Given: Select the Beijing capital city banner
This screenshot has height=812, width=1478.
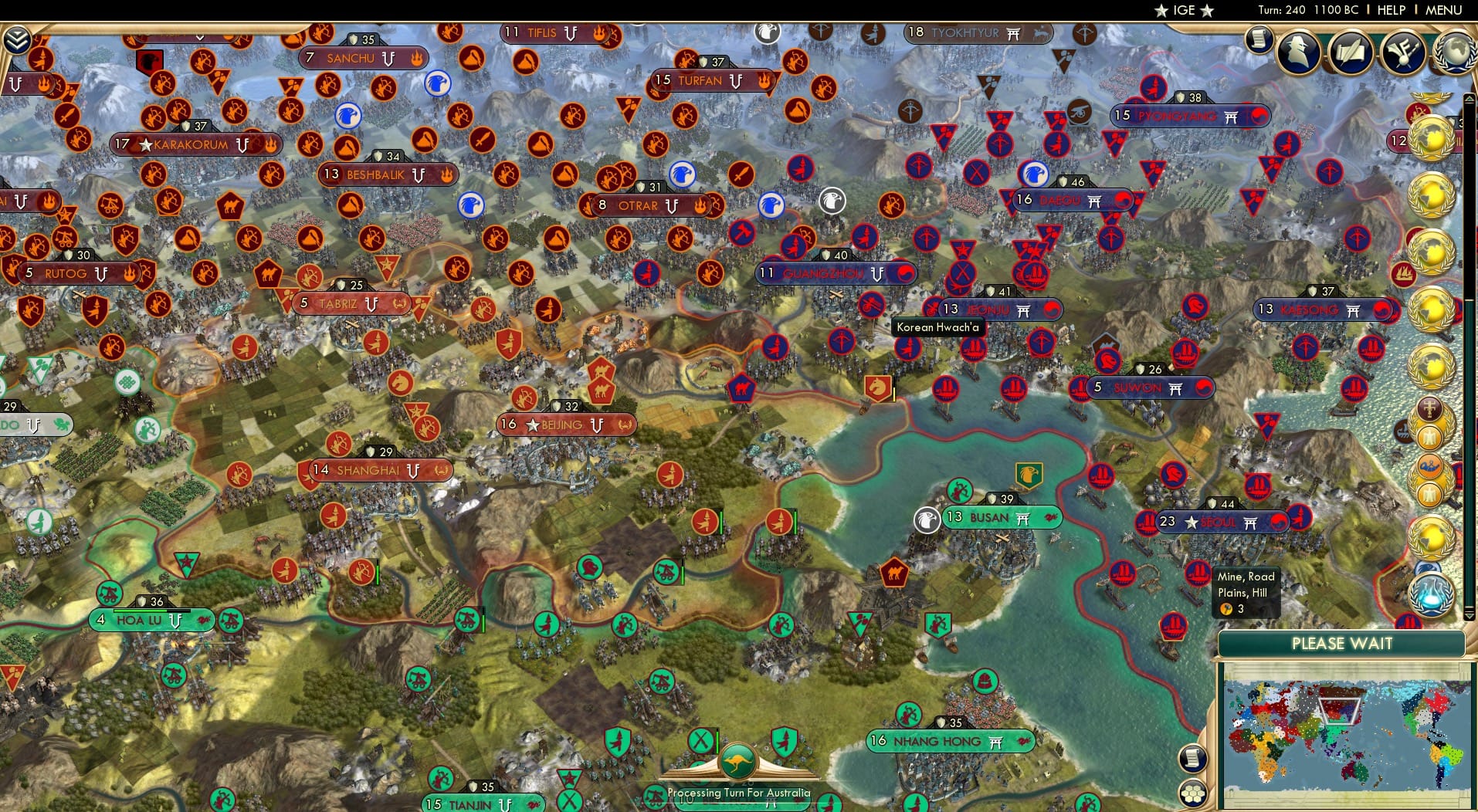Looking at the screenshot, I should (568, 424).
